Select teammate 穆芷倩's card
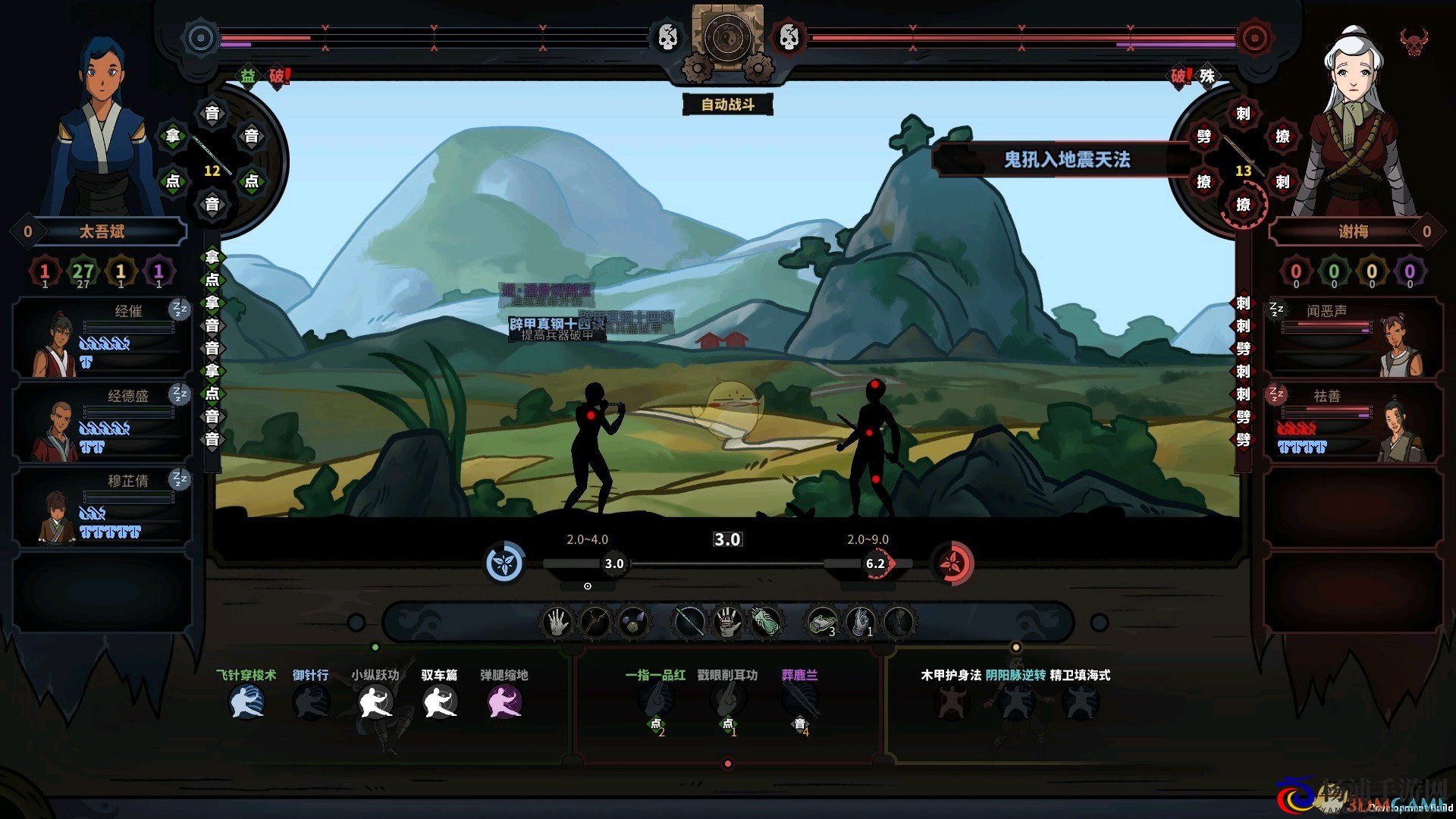Screen dimensions: 1456x819 pos(102,507)
